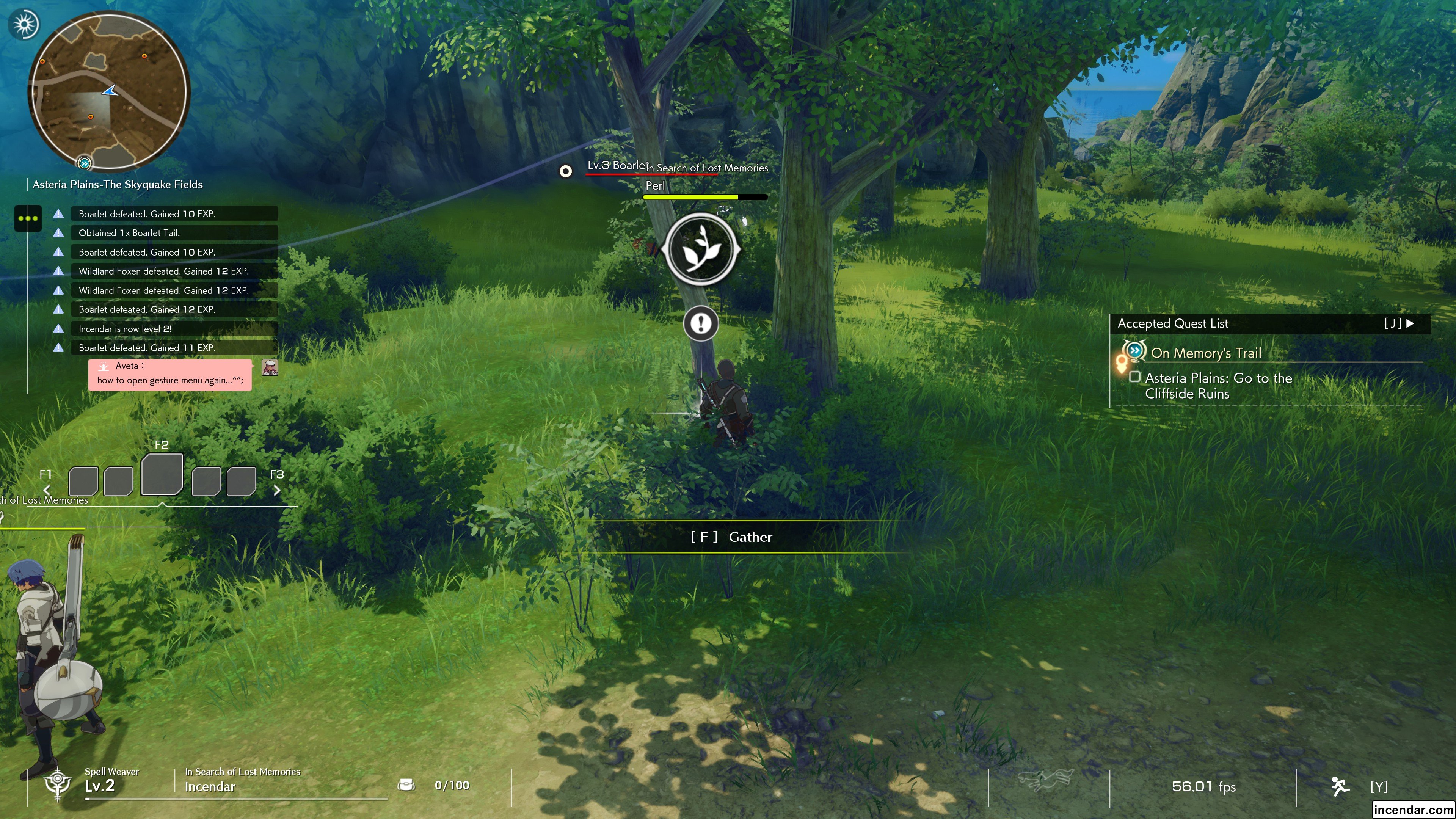Screen dimensions: 1456x819
Task: Choose the Gather prompt bar
Action: pyautogui.click(x=731, y=537)
